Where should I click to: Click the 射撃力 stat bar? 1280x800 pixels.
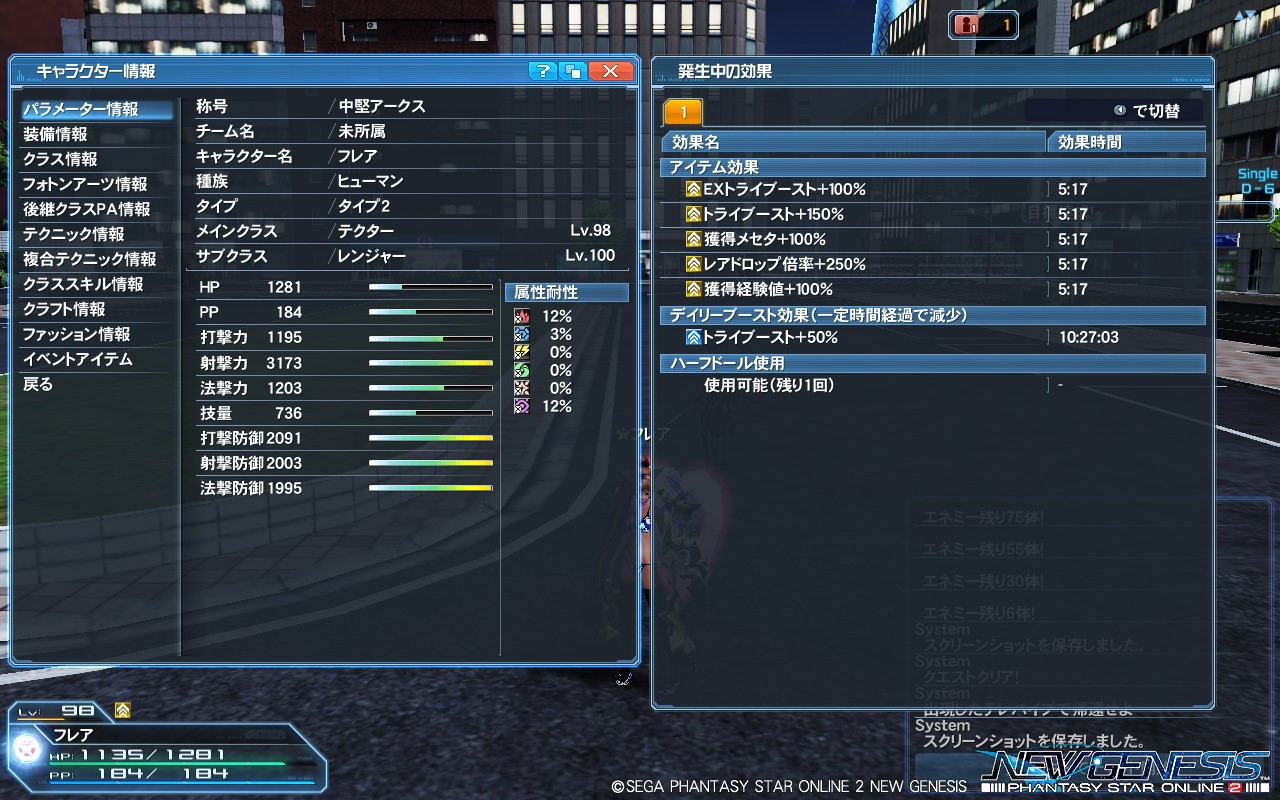pos(430,363)
